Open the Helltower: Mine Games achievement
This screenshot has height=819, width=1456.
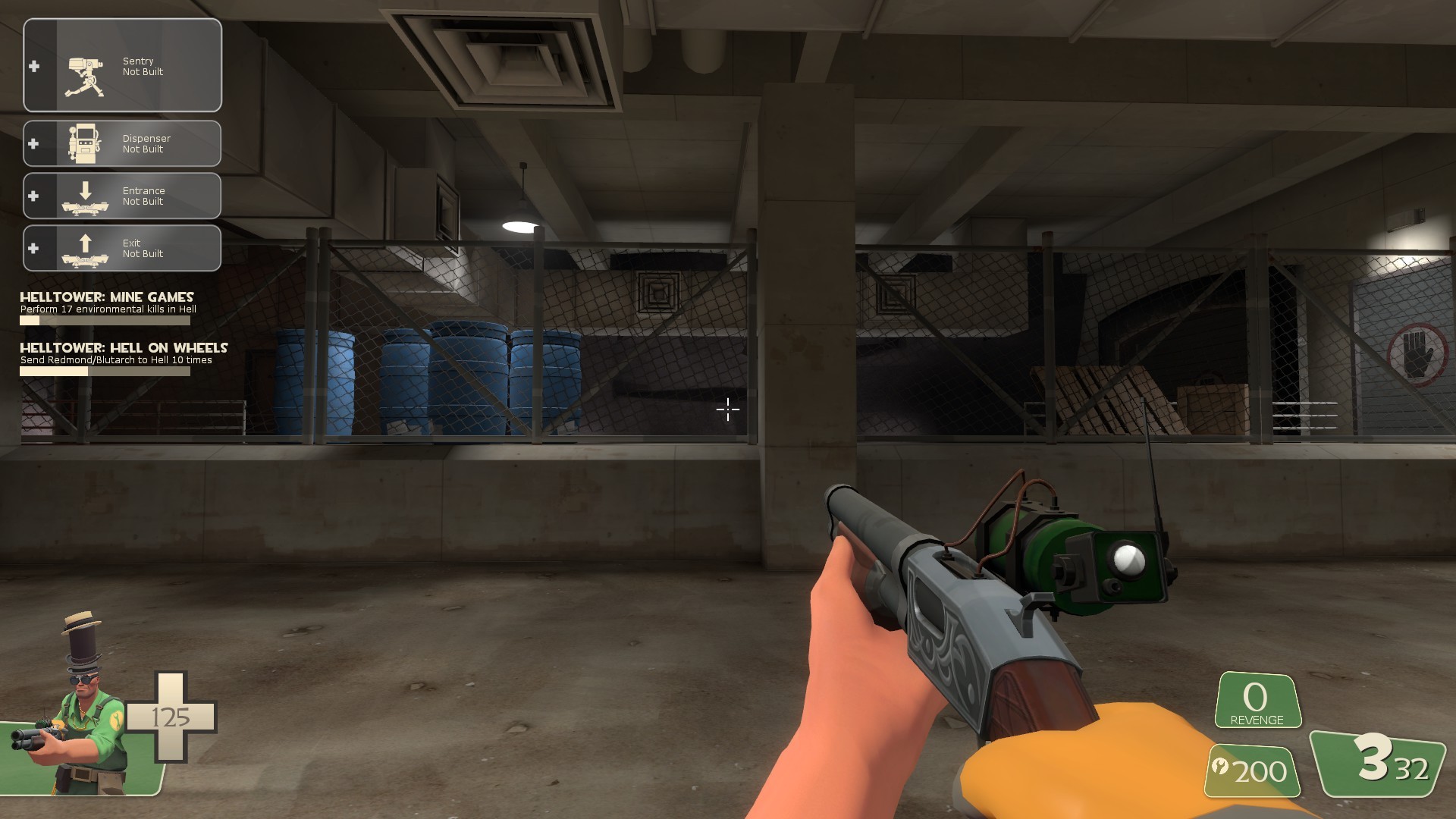106,297
